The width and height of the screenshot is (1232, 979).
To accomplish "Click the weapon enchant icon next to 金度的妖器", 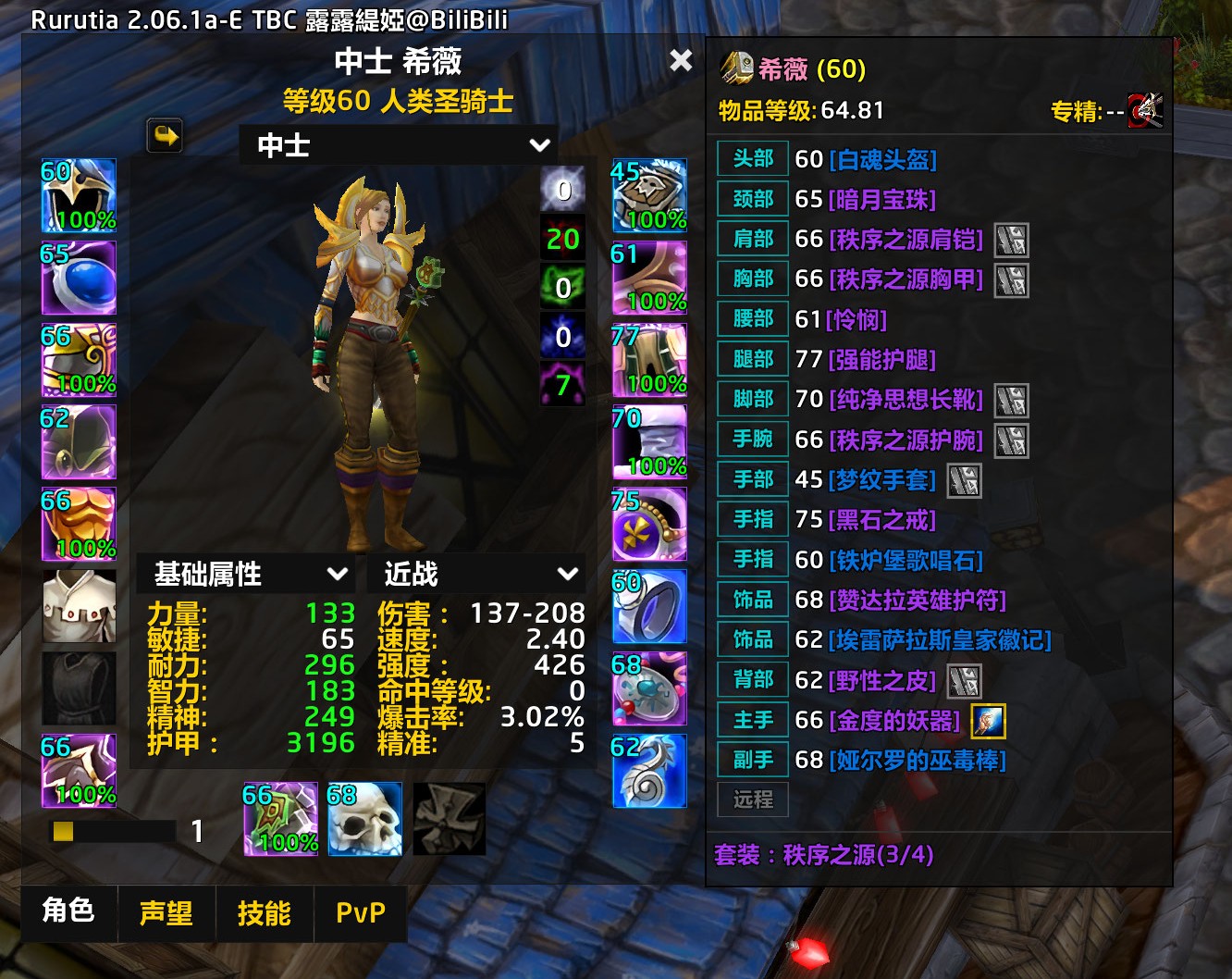I will tap(989, 720).
